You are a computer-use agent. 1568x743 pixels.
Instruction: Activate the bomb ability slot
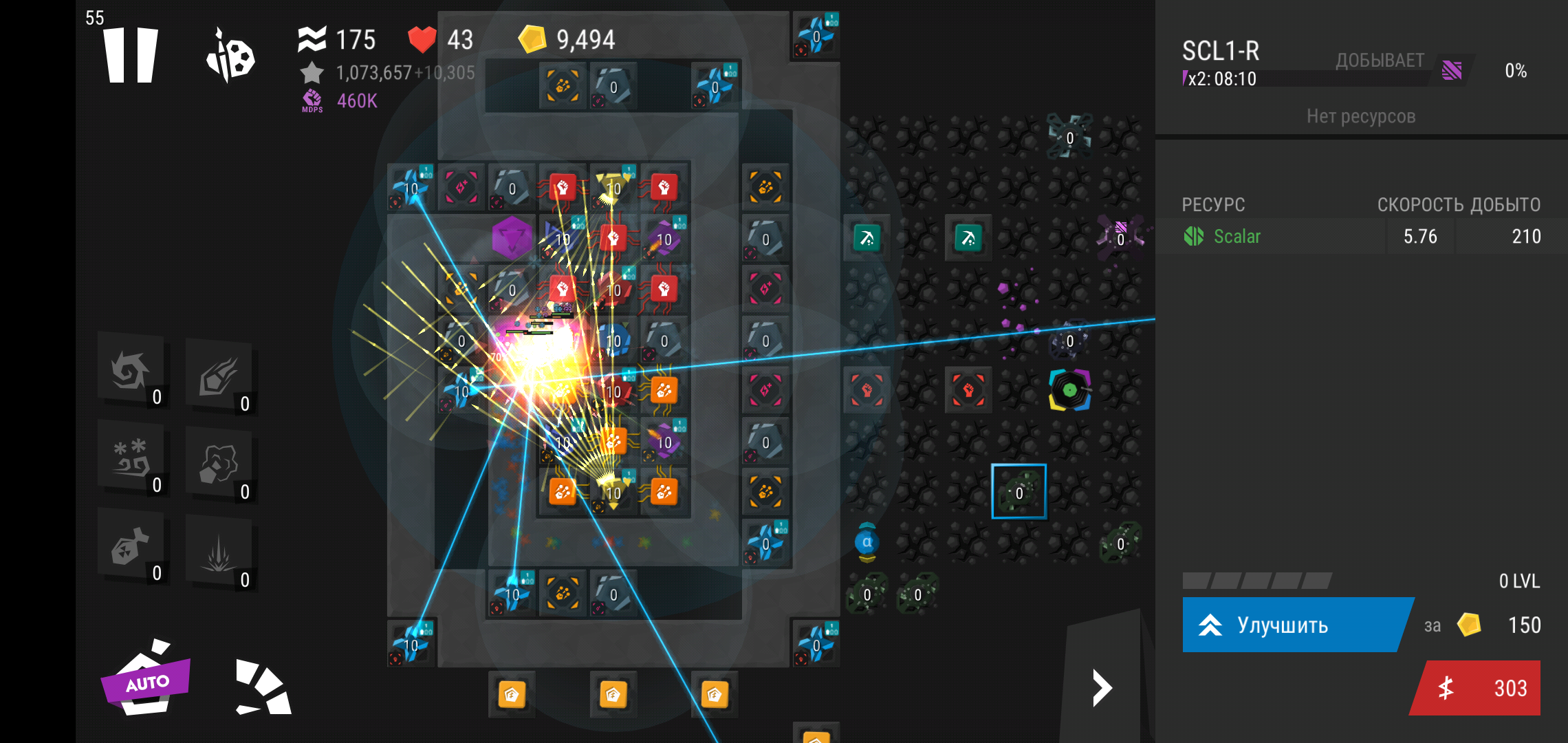[x=132, y=548]
